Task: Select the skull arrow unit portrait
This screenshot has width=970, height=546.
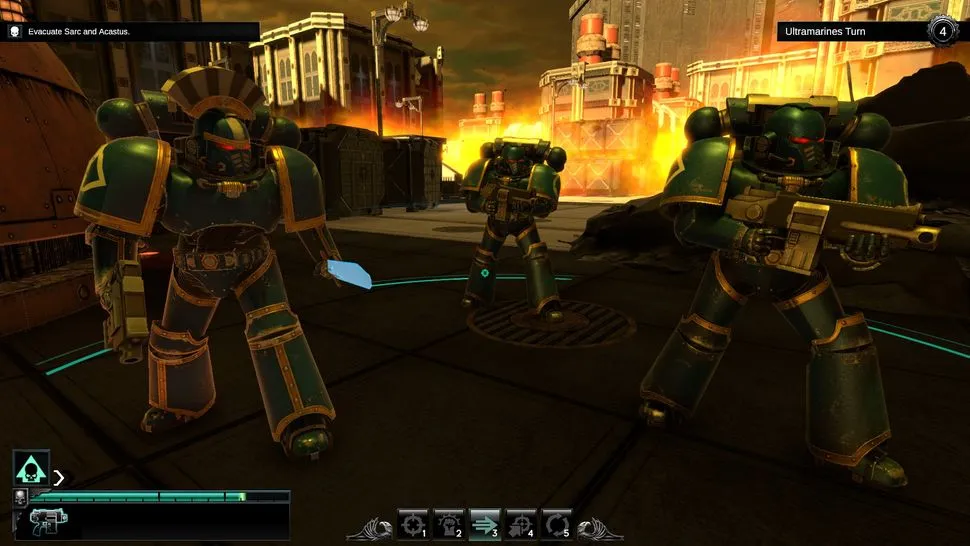Action: 31,468
